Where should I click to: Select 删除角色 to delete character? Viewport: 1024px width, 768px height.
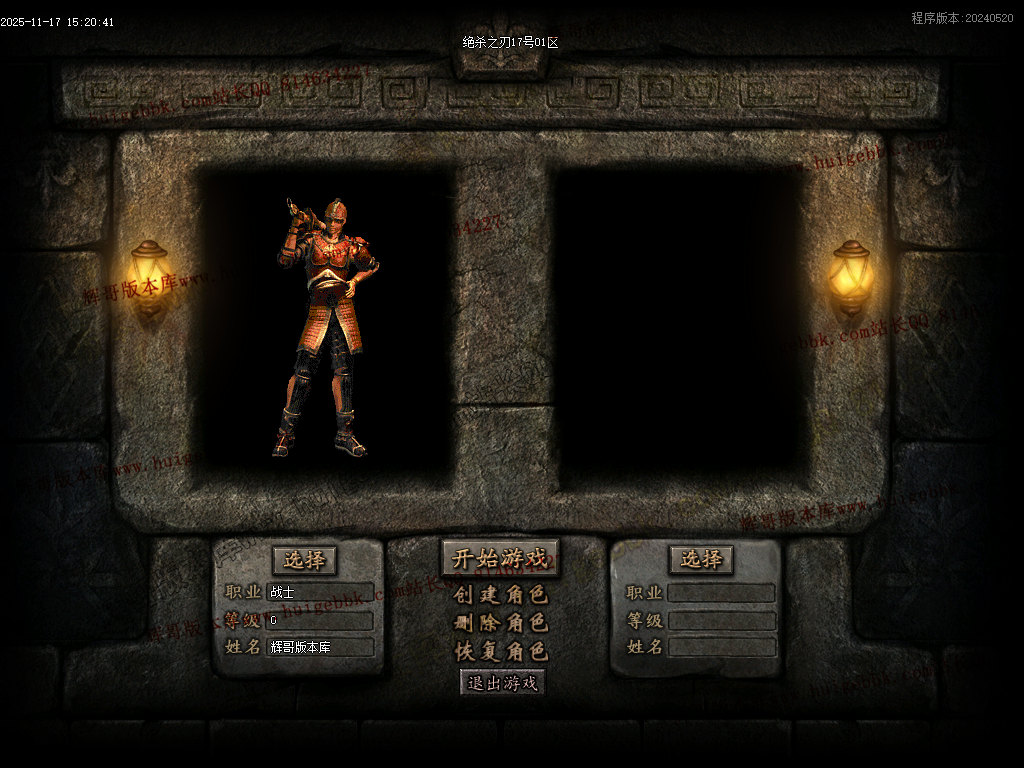500,623
